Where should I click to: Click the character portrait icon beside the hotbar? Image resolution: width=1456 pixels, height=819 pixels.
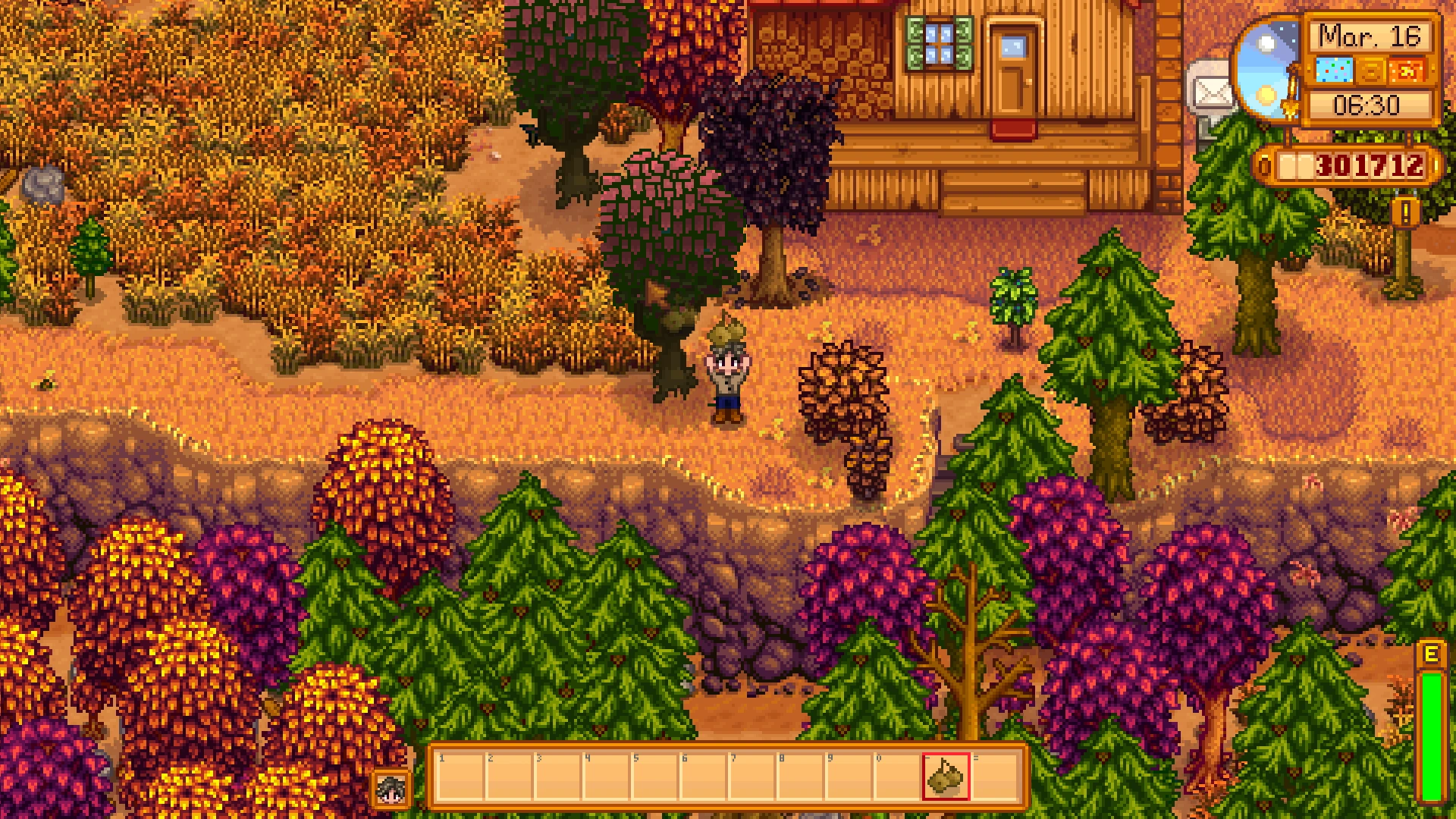coord(393,789)
